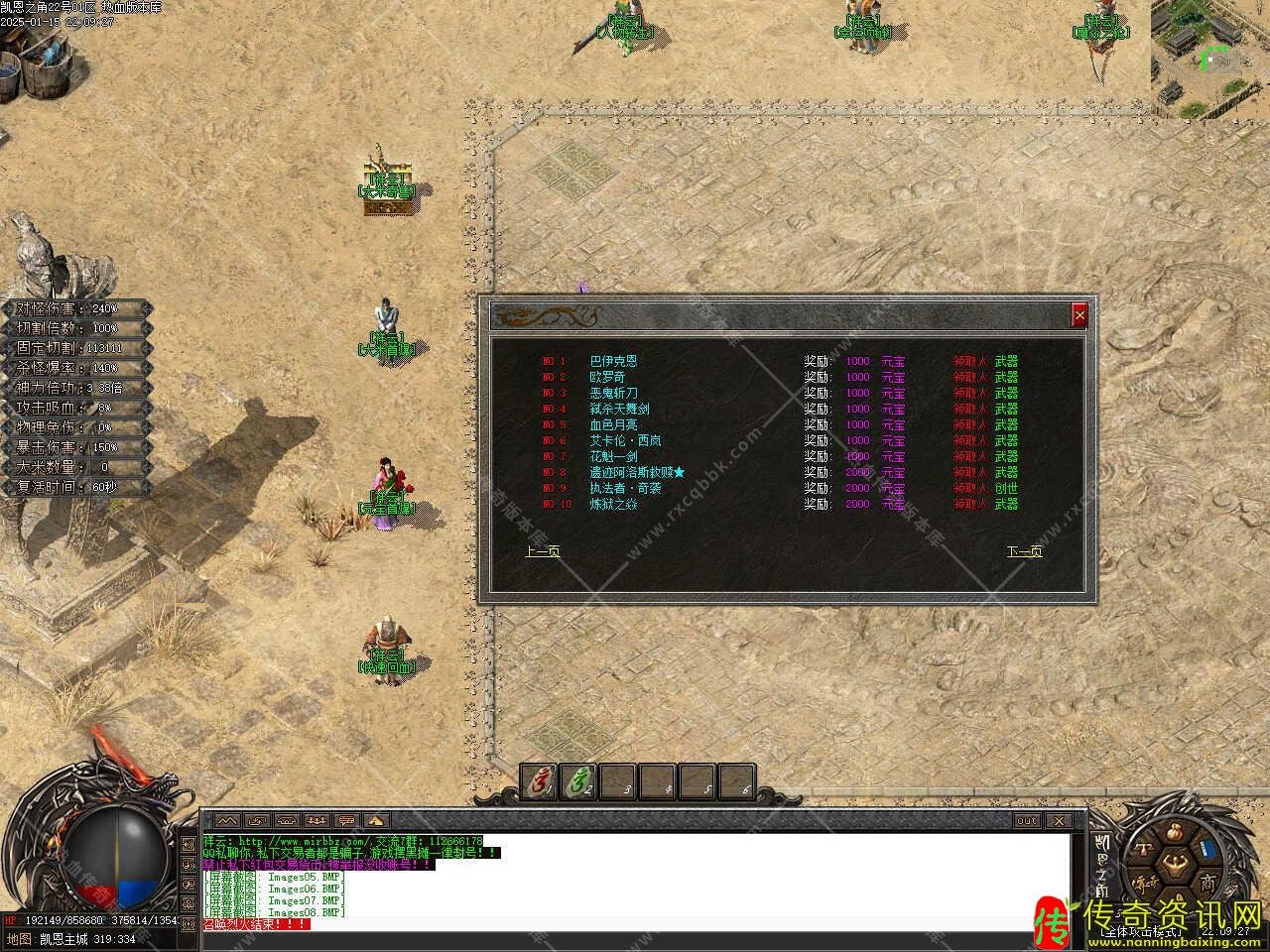Viewport: 1270px width, 952px height.
Task: Open the bag pouch icon on the wheel
Action: (1173, 832)
